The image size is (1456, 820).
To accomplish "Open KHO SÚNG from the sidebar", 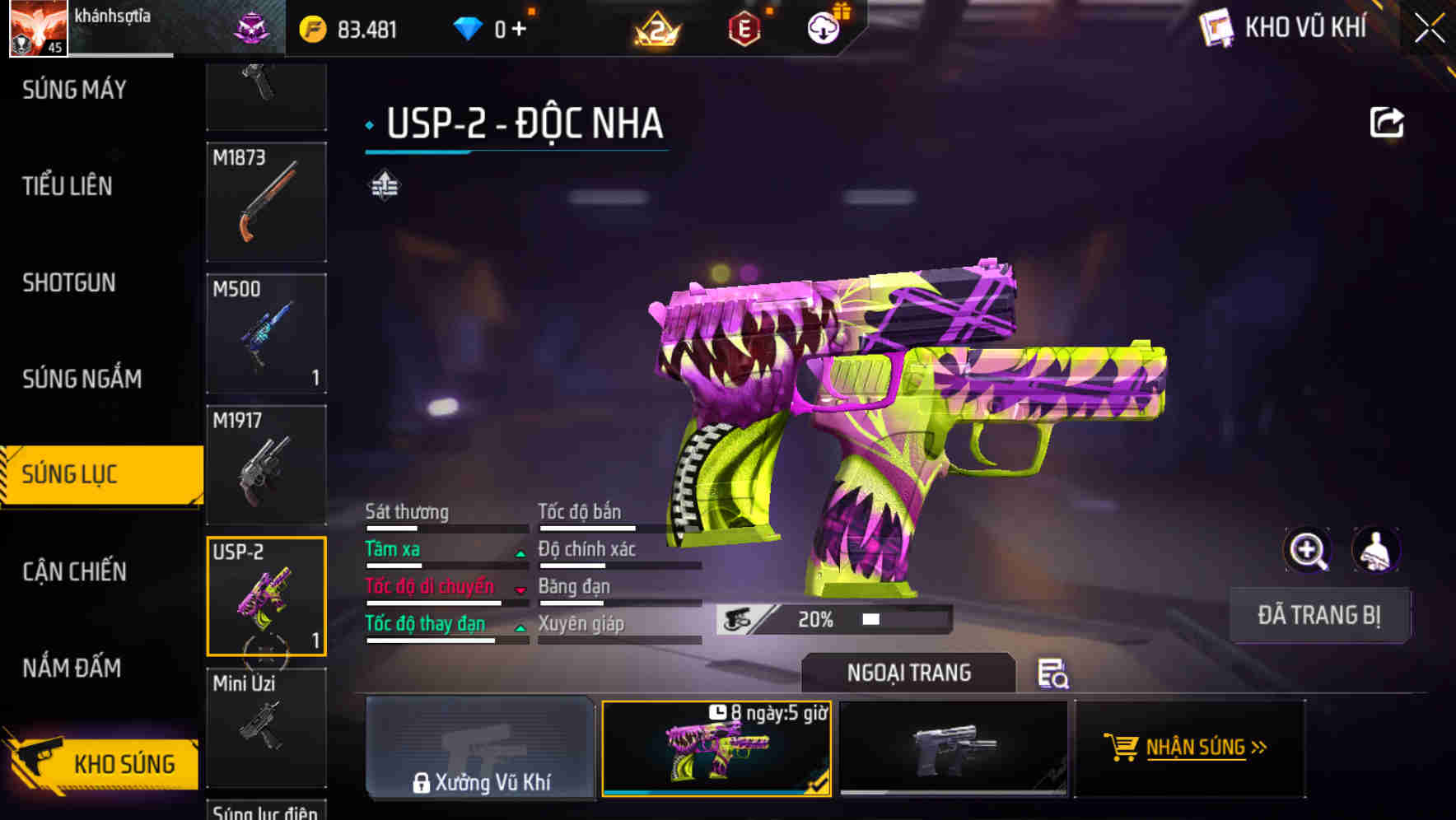I will (x=100, y=763).
